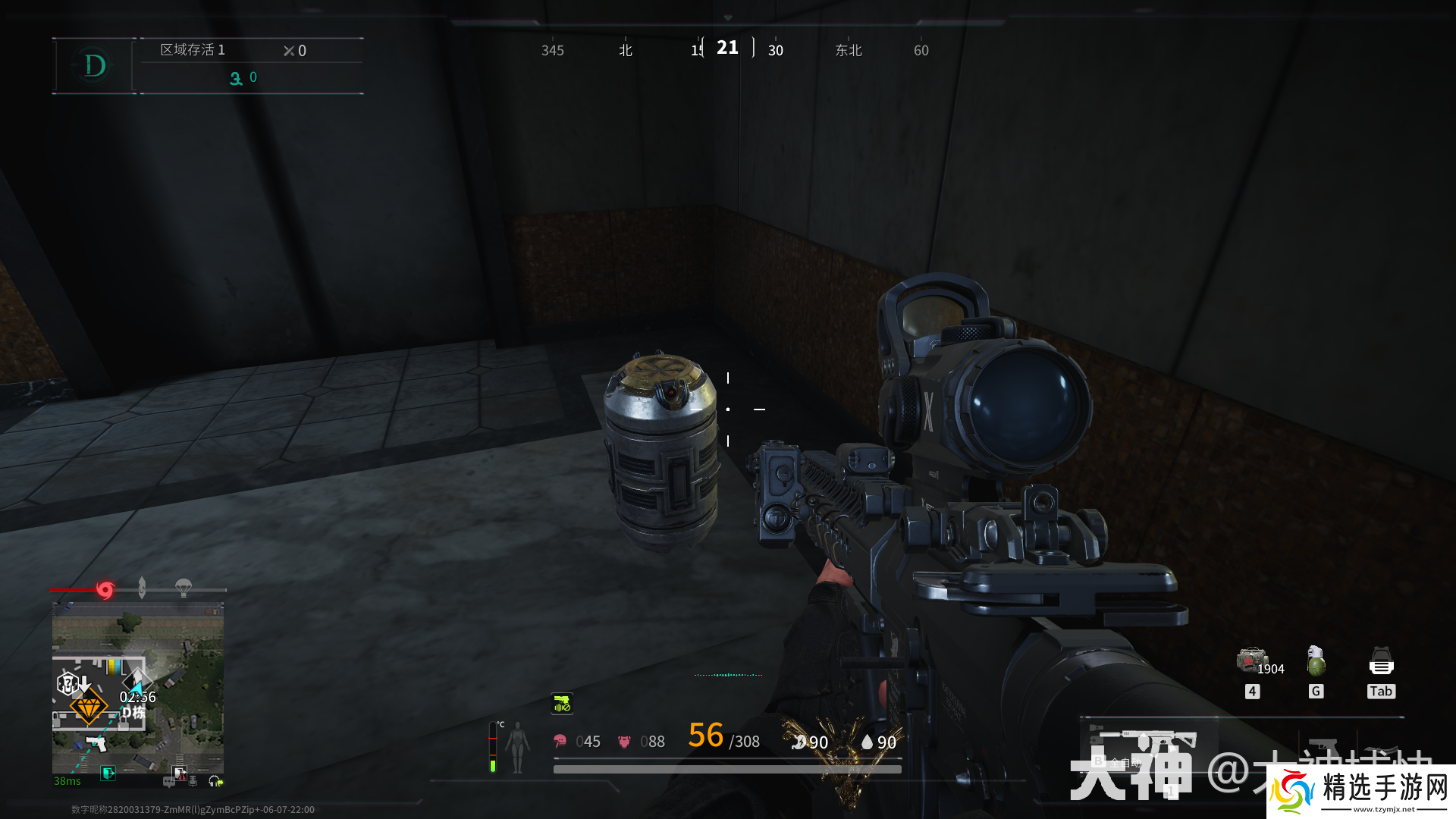Open the backpack inventory icon

1381,661
